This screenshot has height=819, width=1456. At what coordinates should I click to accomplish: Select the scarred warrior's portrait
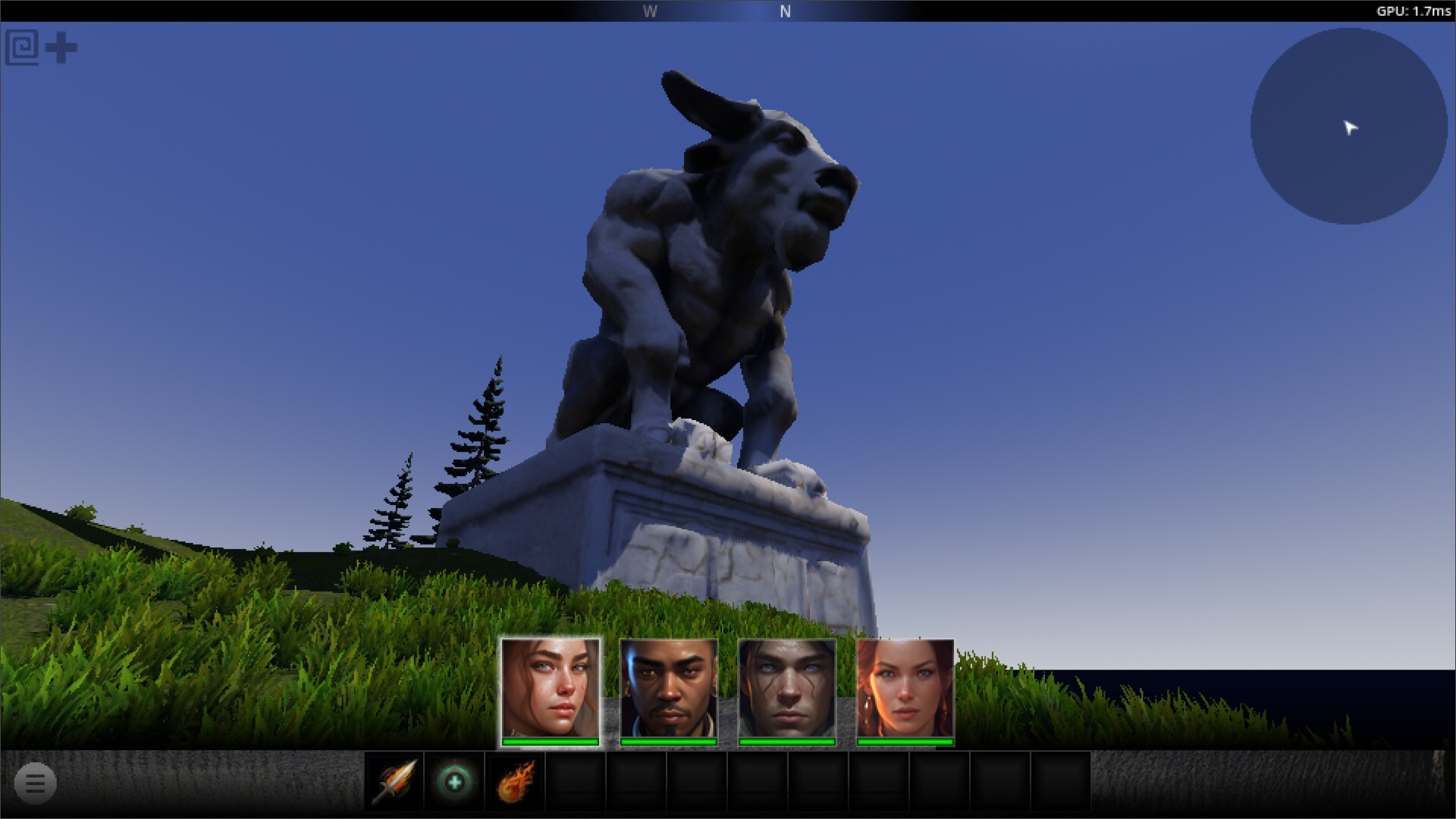pyautogui.click(x=786, y=686)
